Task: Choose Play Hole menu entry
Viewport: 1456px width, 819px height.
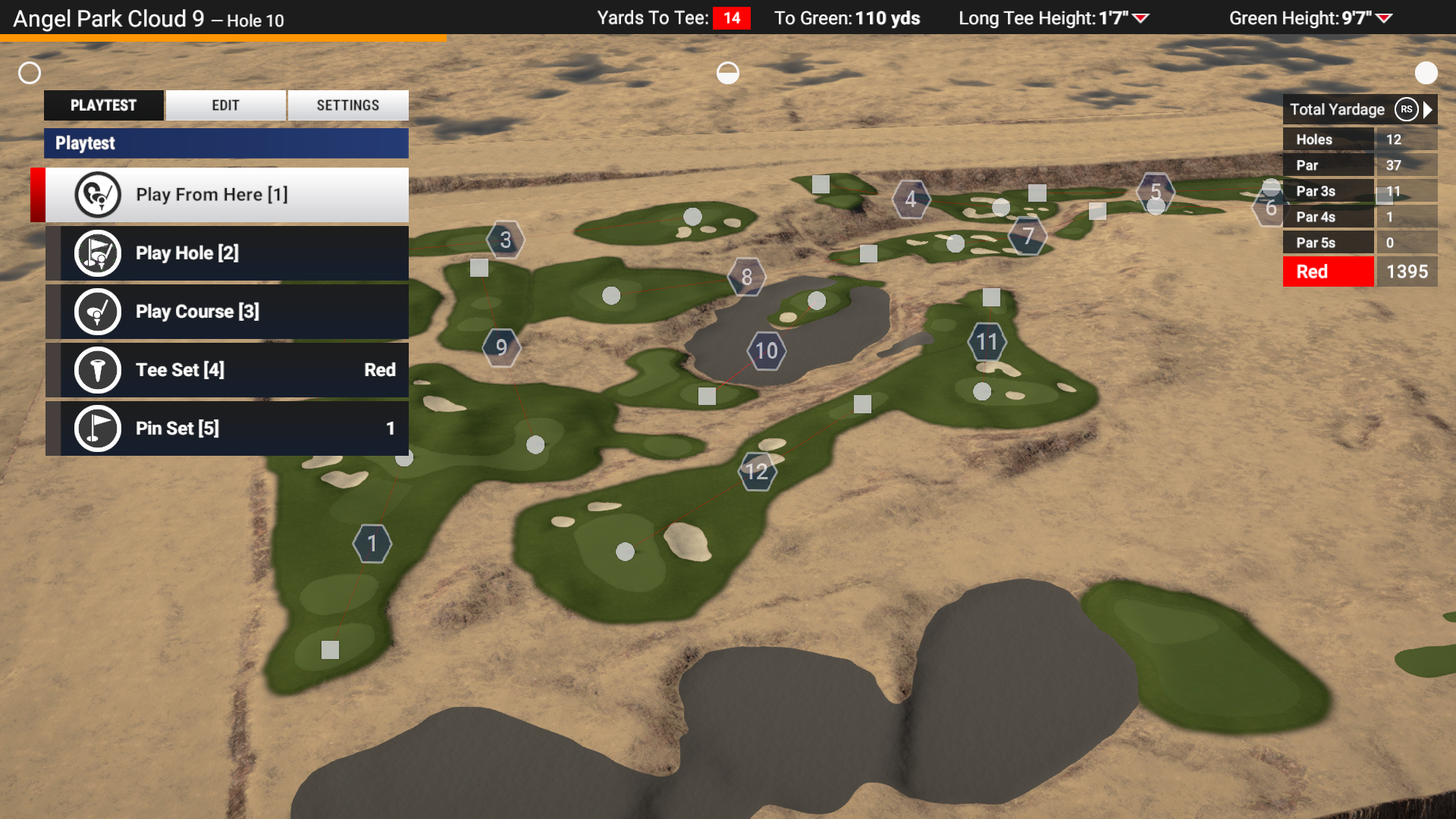Action: pos(227,253)
